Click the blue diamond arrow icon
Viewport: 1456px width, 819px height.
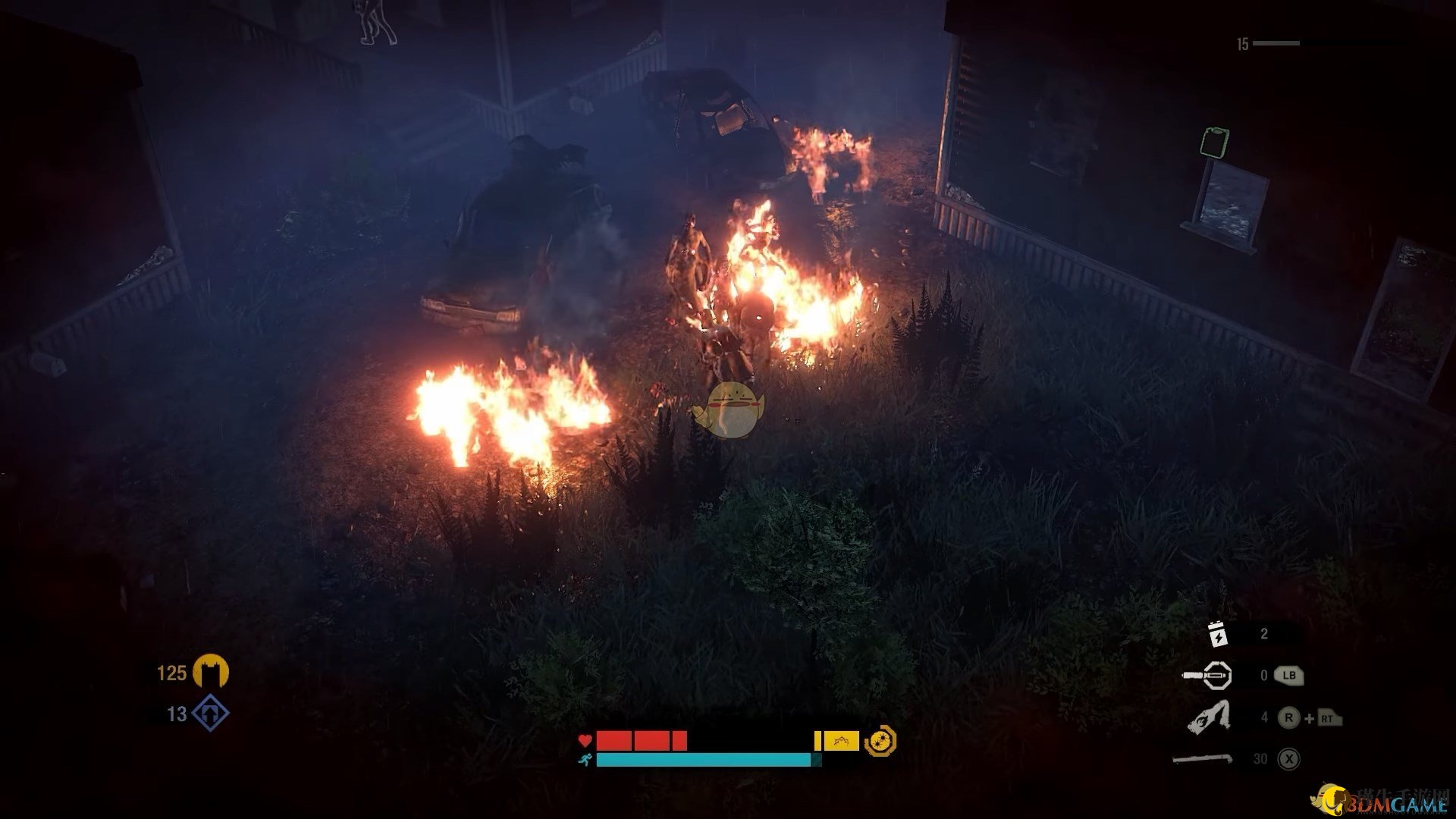pyautogui.click(x=210, y=714)
